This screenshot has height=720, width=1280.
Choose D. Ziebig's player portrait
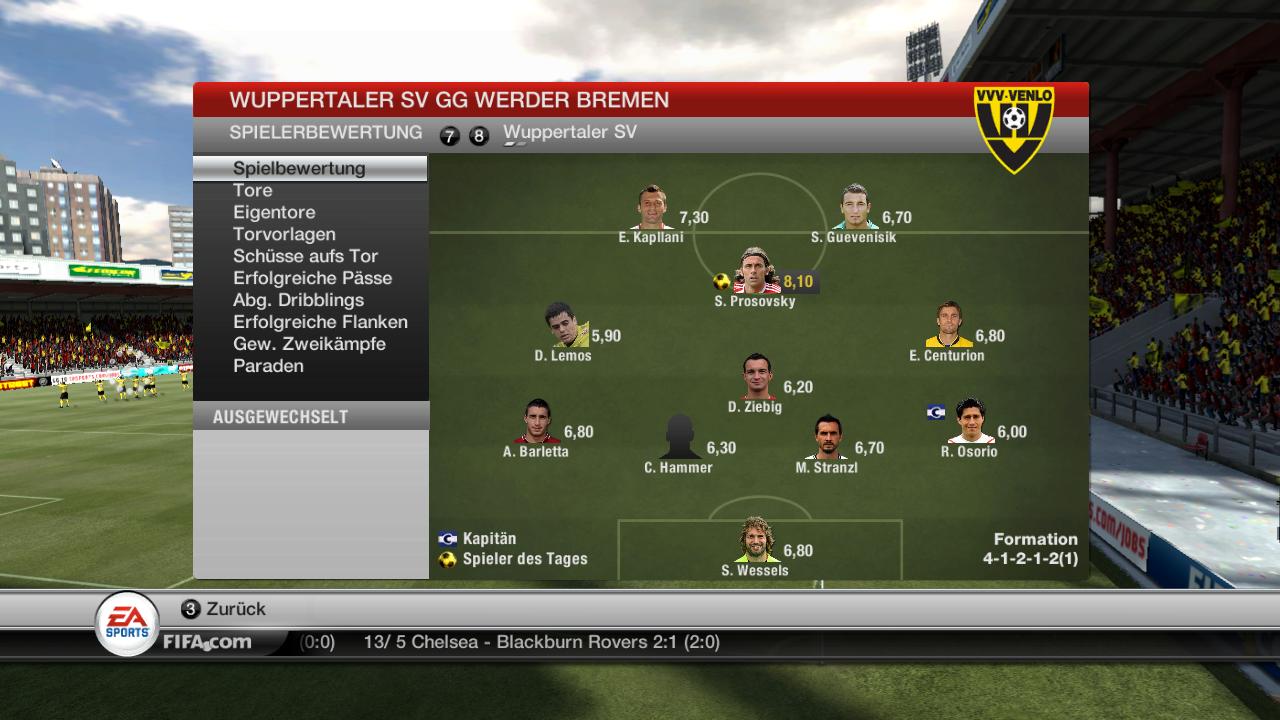click(x=757, y=377)
